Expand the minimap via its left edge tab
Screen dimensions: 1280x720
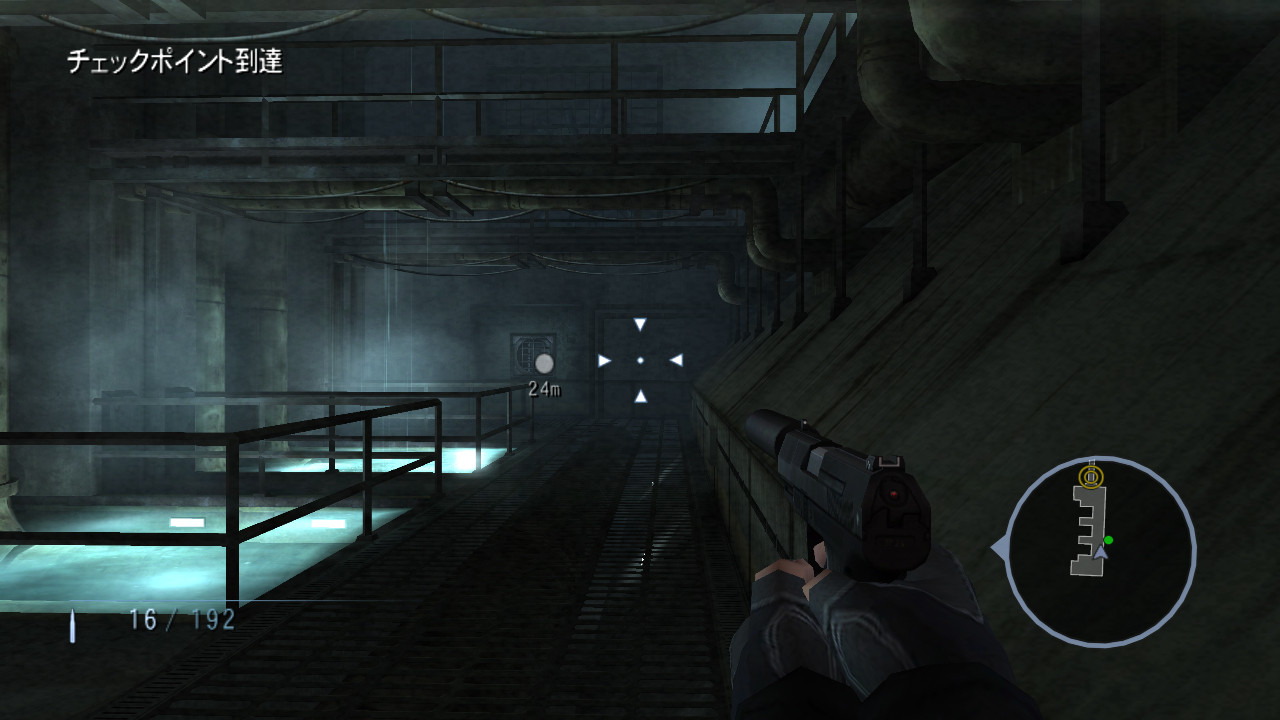pos(999,543)
